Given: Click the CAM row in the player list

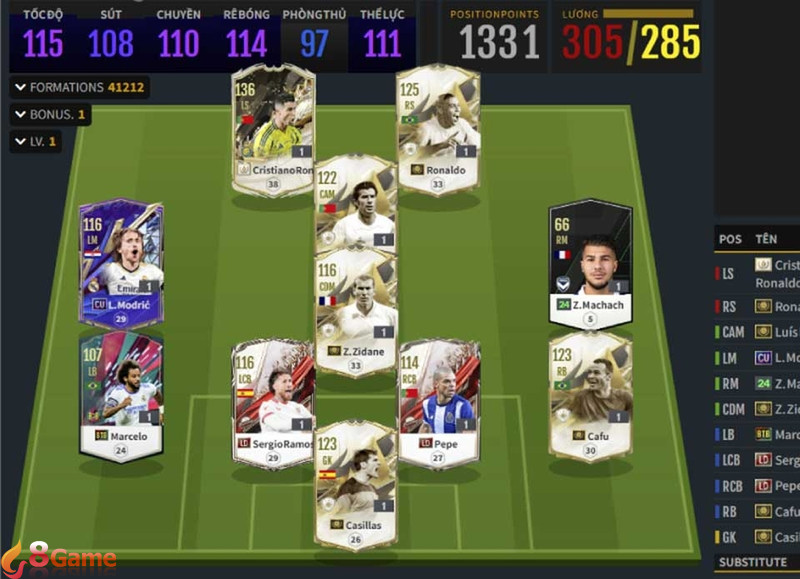Looking at the screenshot, I should 757,331.
